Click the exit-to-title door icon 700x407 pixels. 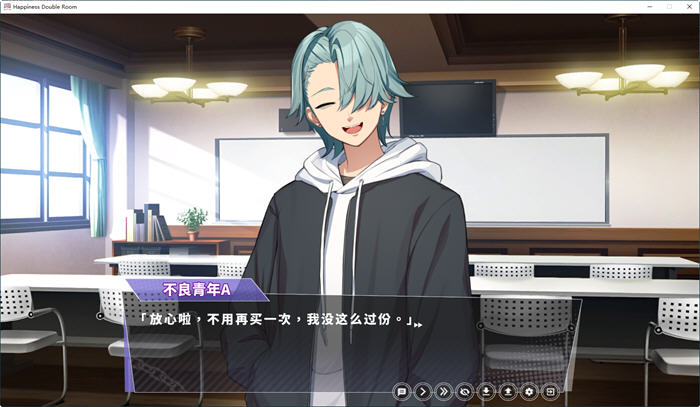[549, 392]
